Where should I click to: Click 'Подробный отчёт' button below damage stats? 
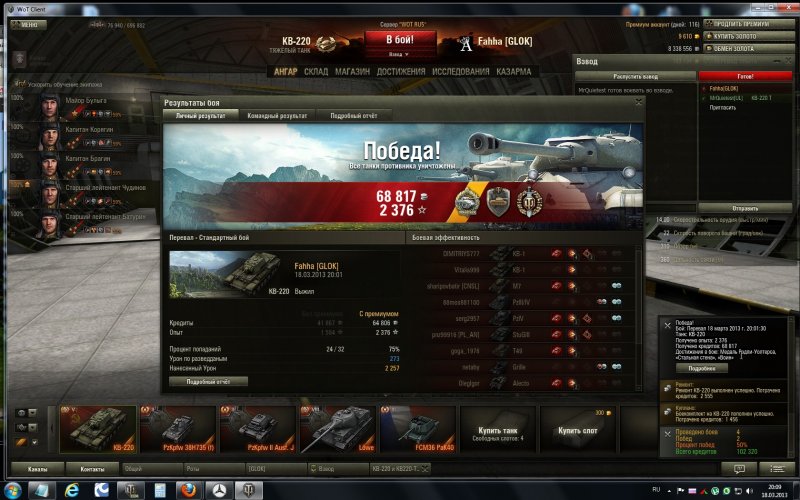pyautogui.click(x=210, y=381)
